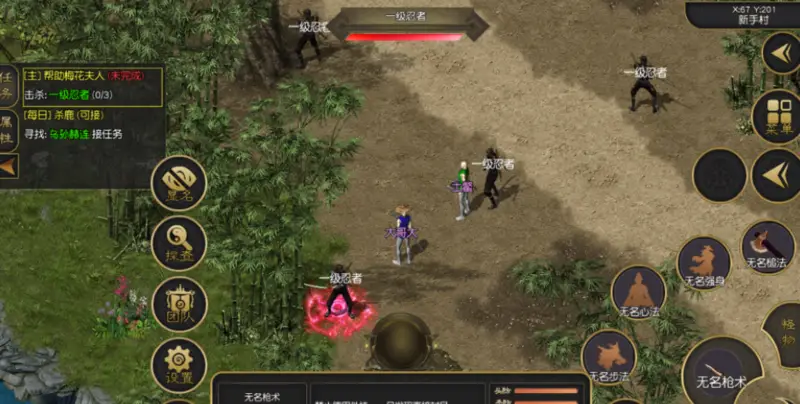Select the empty round skill slot

719,176
